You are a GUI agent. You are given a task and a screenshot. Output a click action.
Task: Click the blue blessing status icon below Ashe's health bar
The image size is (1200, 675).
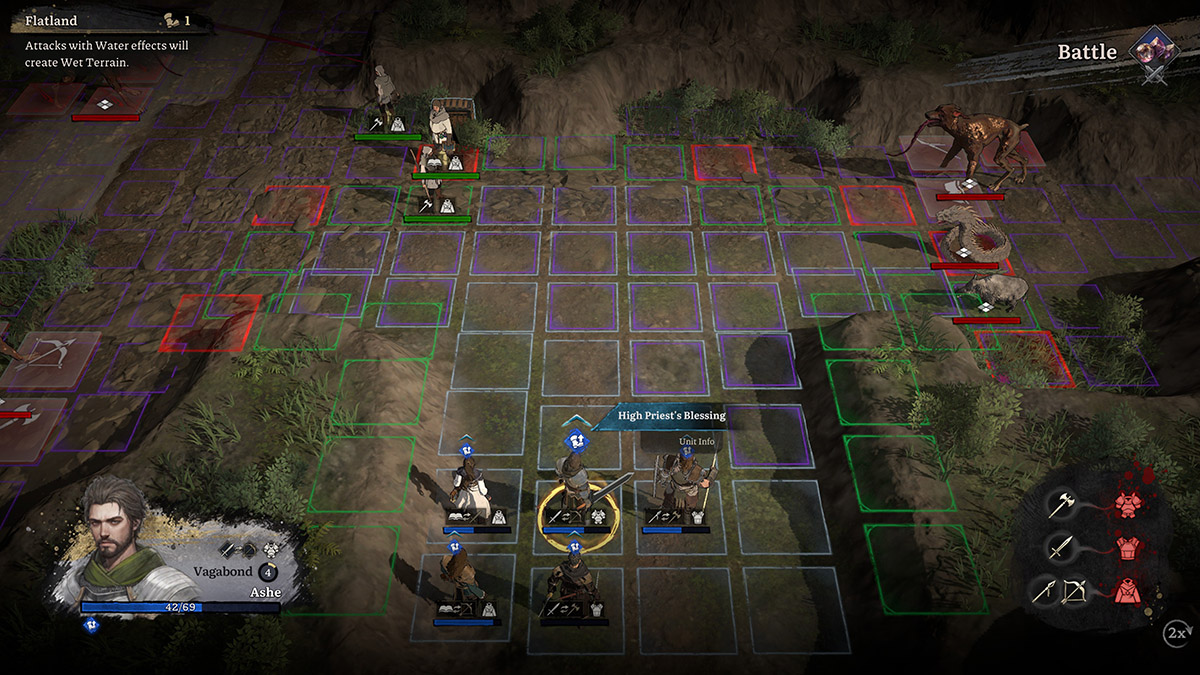(x=90, y=625)
